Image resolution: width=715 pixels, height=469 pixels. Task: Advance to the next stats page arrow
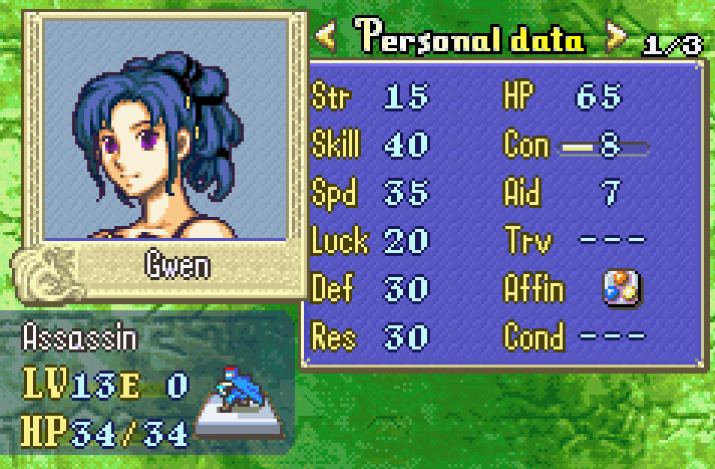click(x=617, y=39)
